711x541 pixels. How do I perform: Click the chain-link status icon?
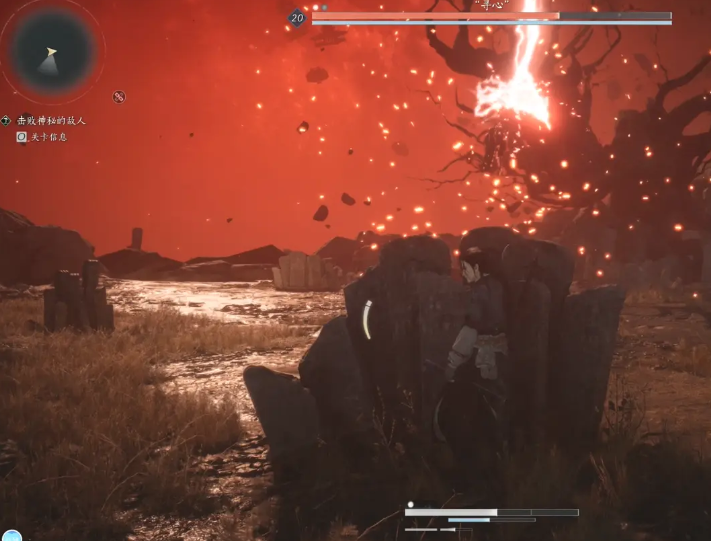119,97
